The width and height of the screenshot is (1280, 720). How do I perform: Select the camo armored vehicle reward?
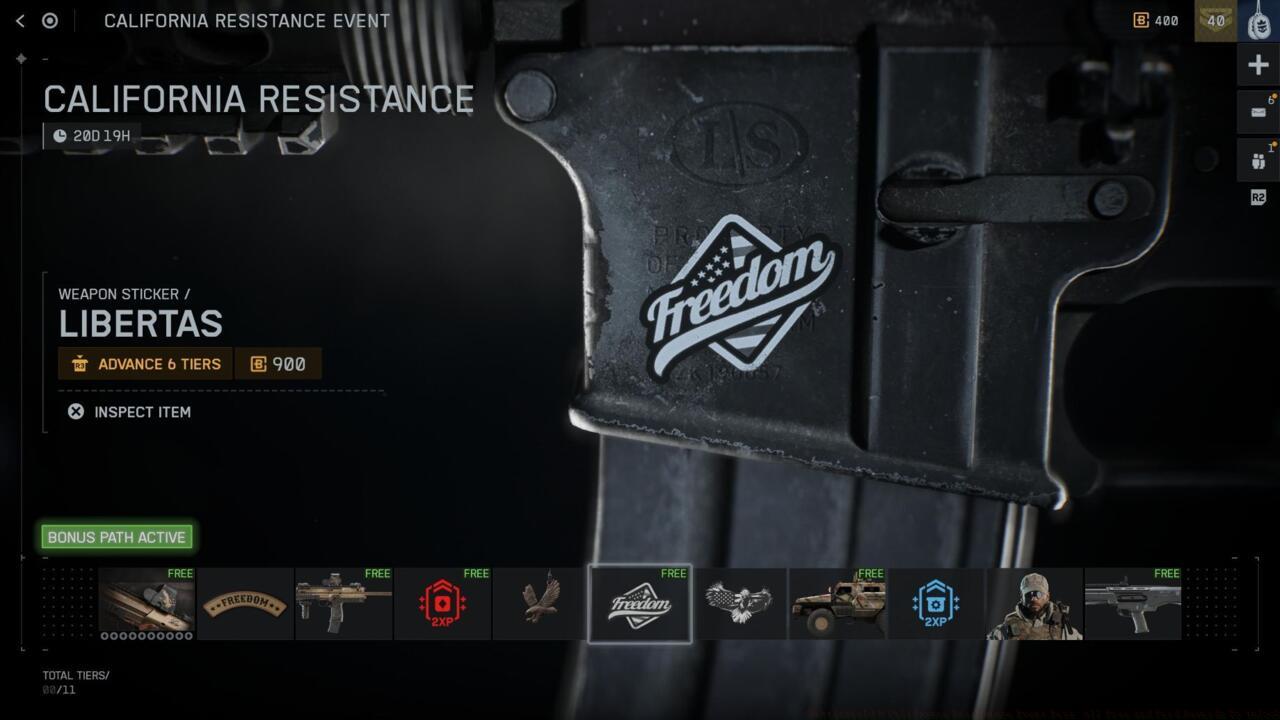click(837, 604)
